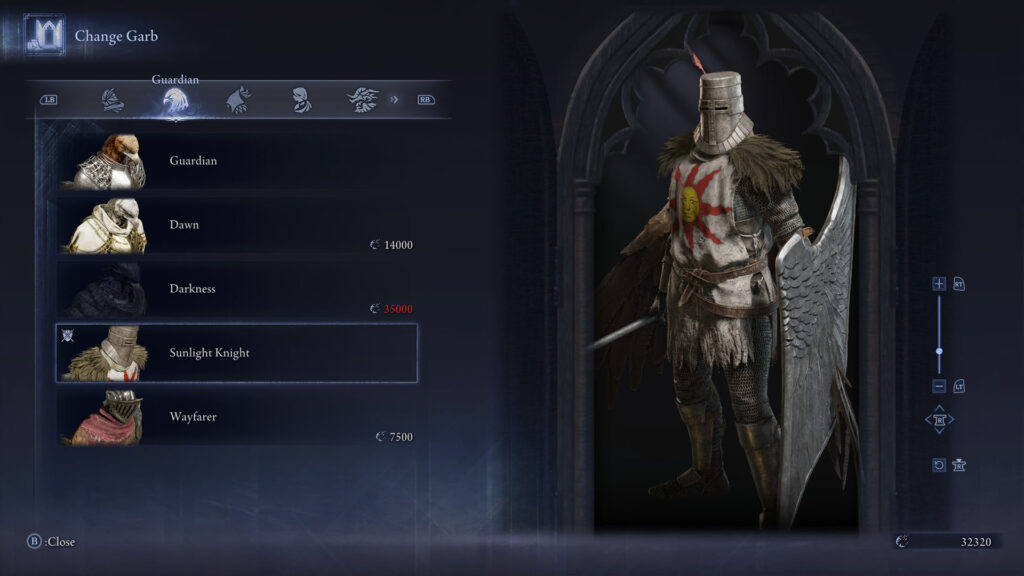This screenshot has width=1024, height=576.
Task: Choose the Dawn garb costing 14000
Action: point(236,225)
